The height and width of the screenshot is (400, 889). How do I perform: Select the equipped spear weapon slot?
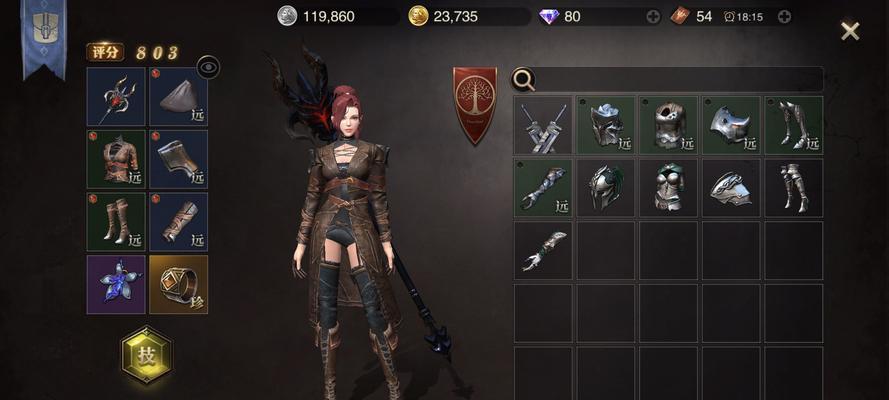pyautogui.click(x=116, y=97)
